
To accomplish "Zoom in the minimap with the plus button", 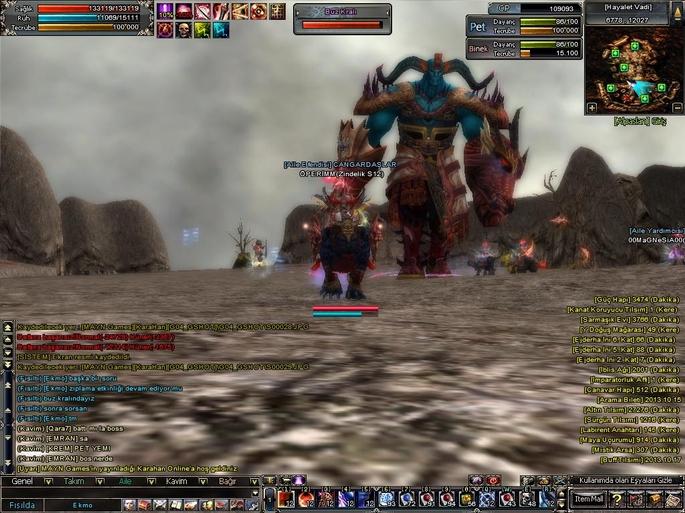I will tap(592, 107).
